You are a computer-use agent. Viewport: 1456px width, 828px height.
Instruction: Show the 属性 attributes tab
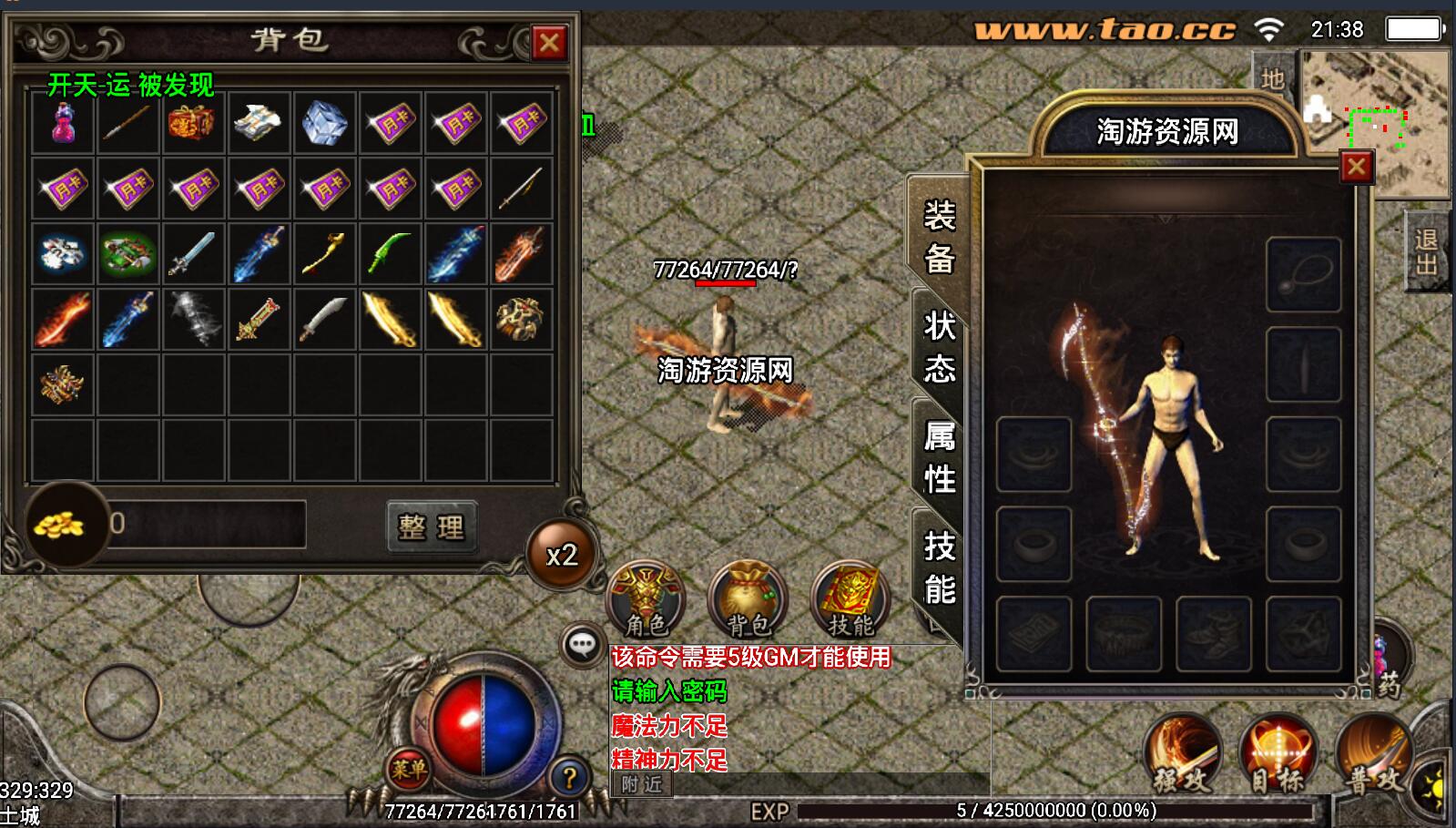(939, 457)
